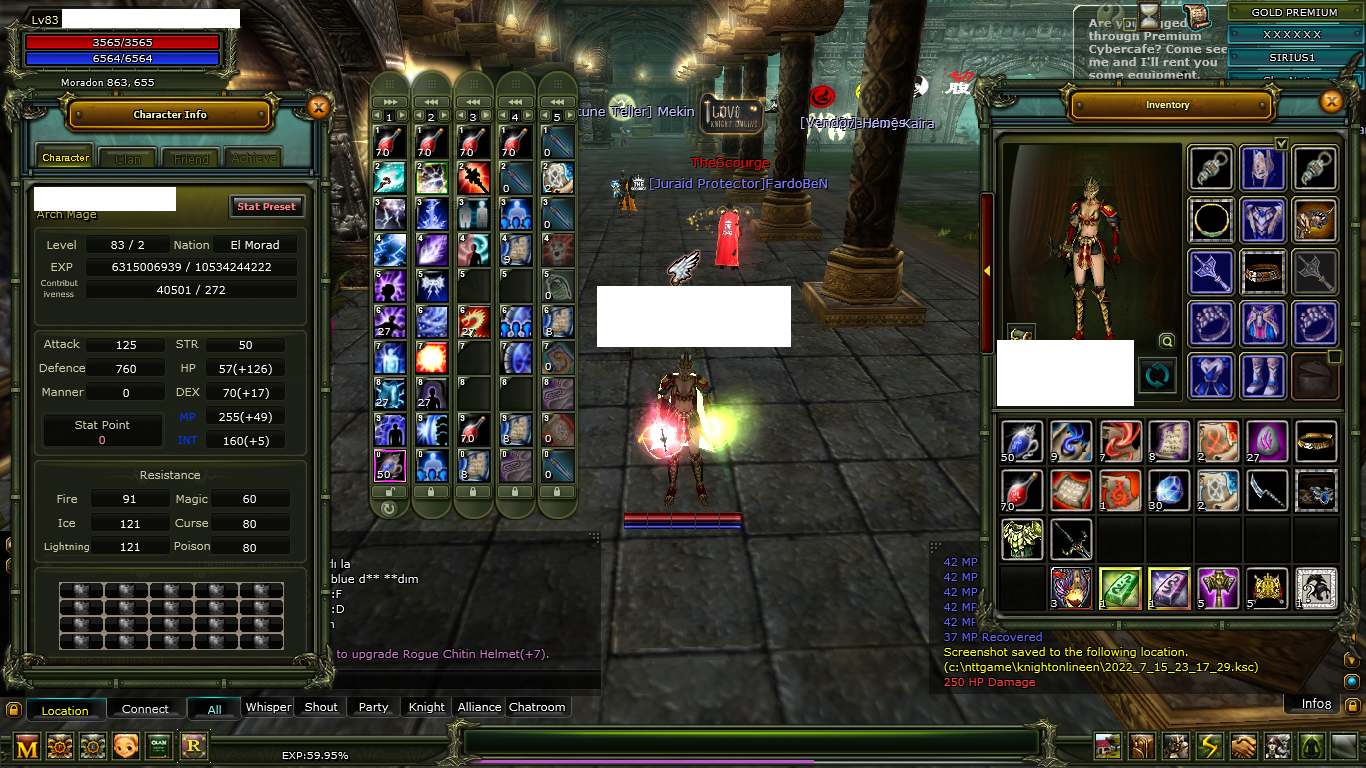Toggle the lock under the fifth skill column
1366x768 pixels.
[x=558, y=491]
